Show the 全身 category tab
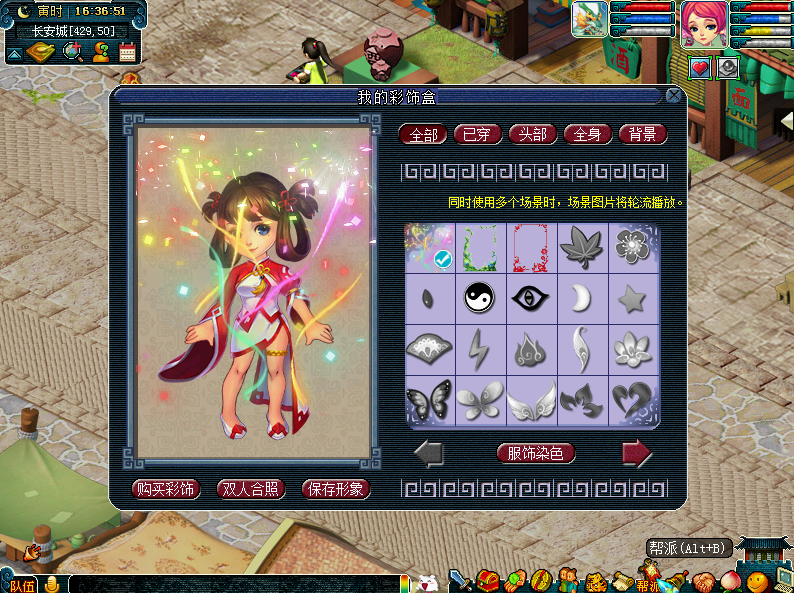The width and height of the screenshot is (794, 593). (x=588, y=134)
